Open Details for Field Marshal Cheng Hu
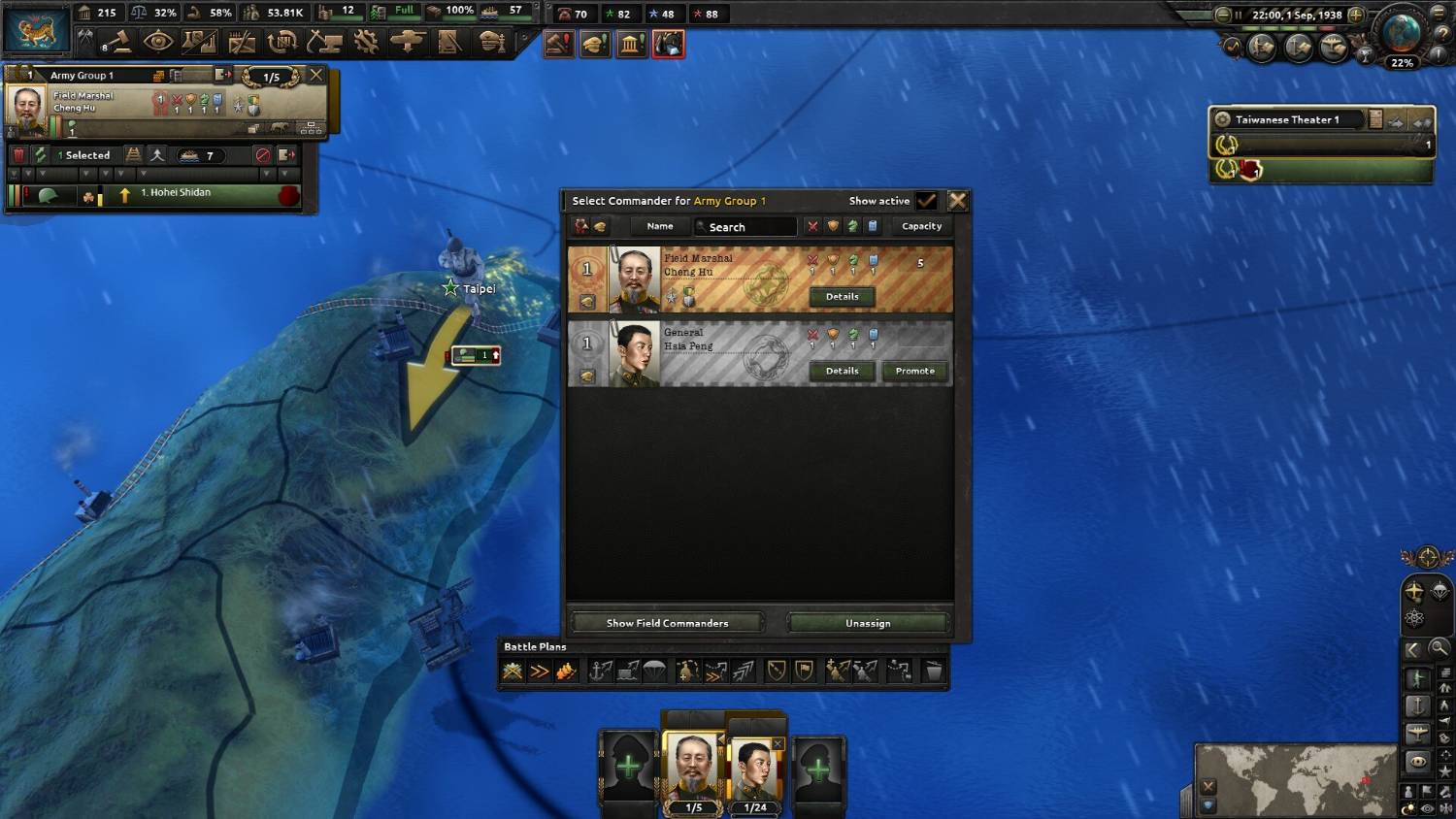This screenshot has width=1456, height=819. pyautogui.click(x=842, y=297)
